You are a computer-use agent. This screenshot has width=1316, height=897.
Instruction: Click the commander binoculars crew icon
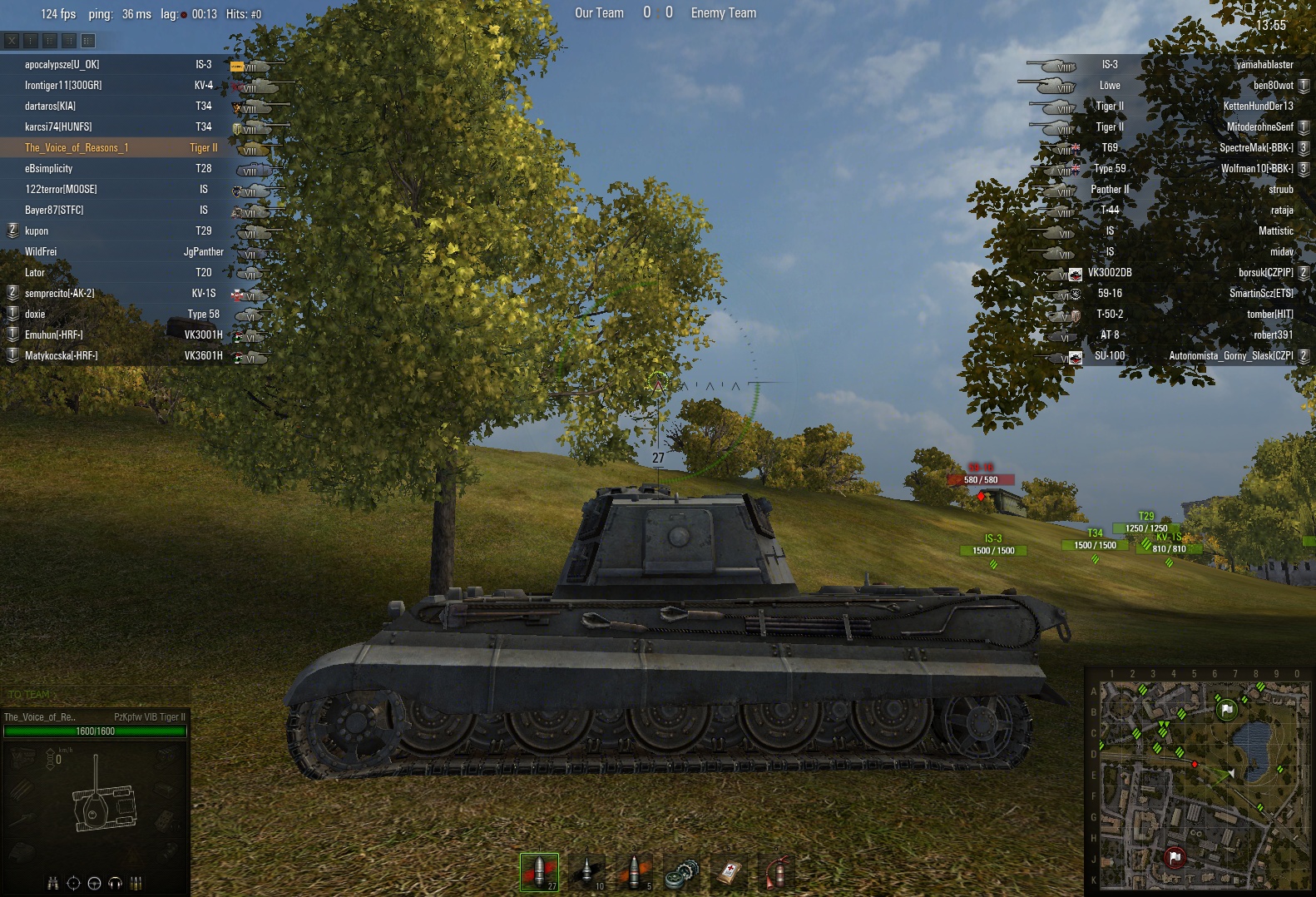[x=53, y=883]
